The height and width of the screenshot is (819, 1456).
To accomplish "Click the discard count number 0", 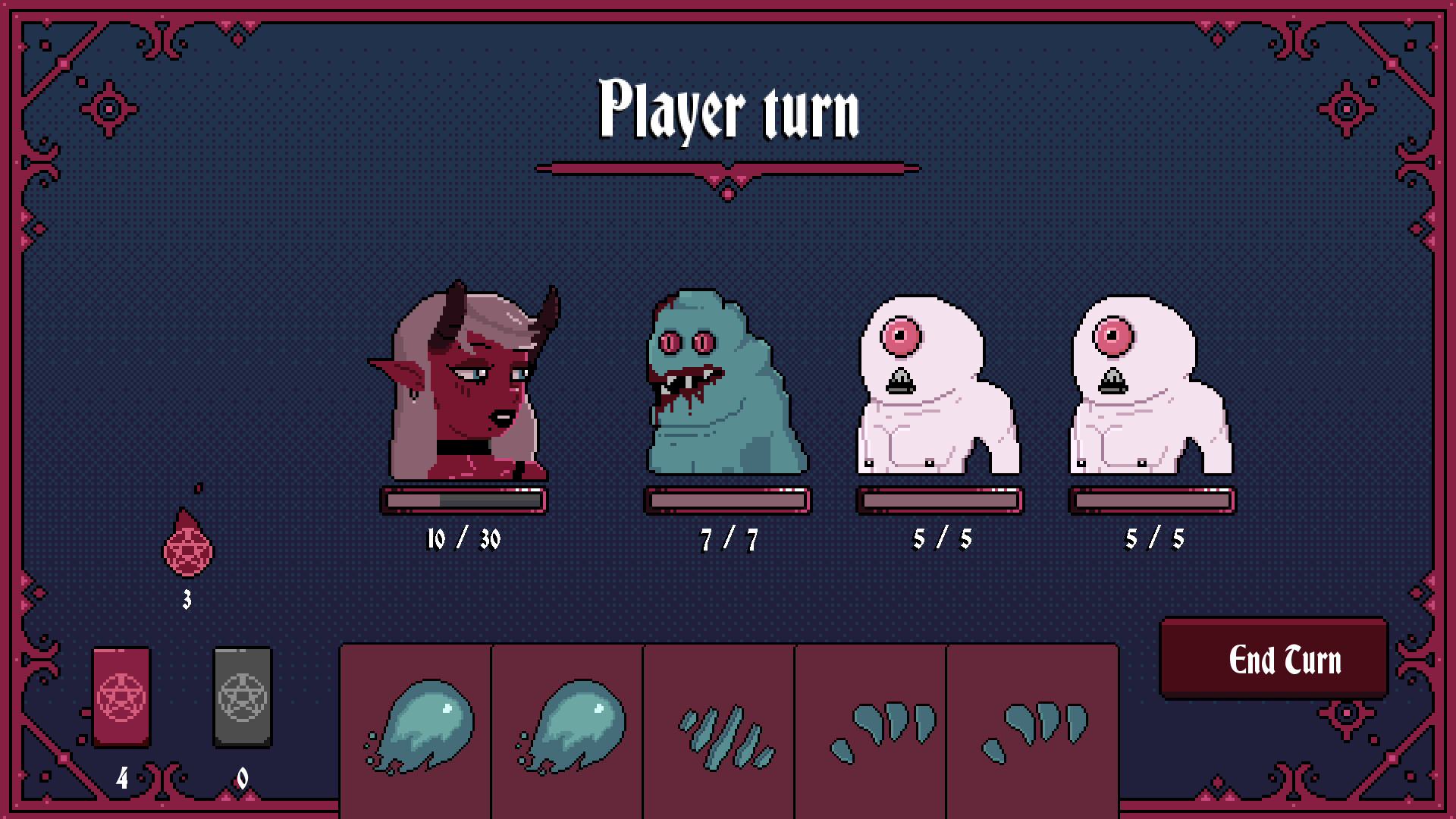I will [243, 777].
